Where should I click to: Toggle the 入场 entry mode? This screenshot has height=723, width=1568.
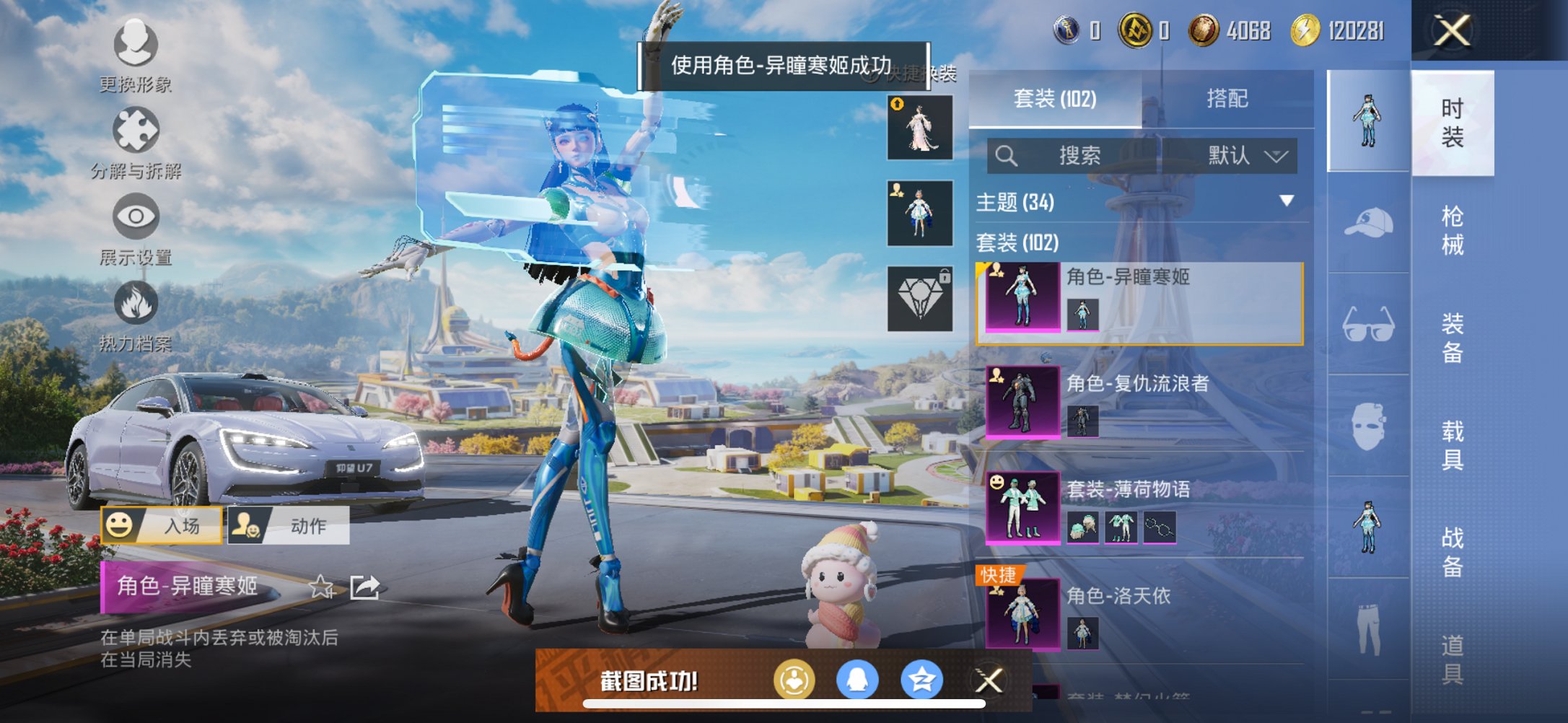(x=160, y=526)
